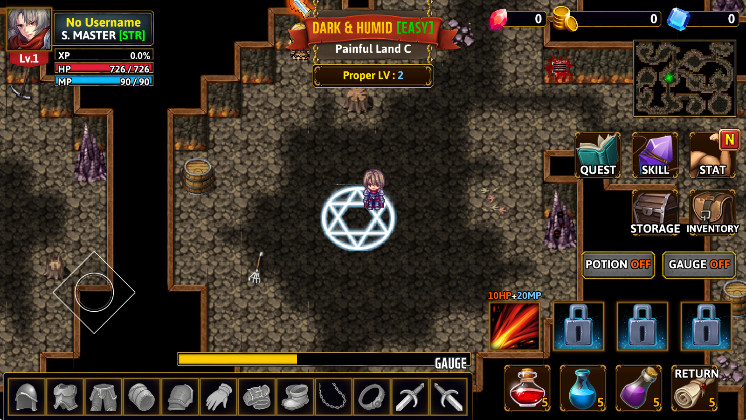The height and width of the screenshot is (420, 746).
Task: Activate the fiery slash skill
Action: coord(515,326)
